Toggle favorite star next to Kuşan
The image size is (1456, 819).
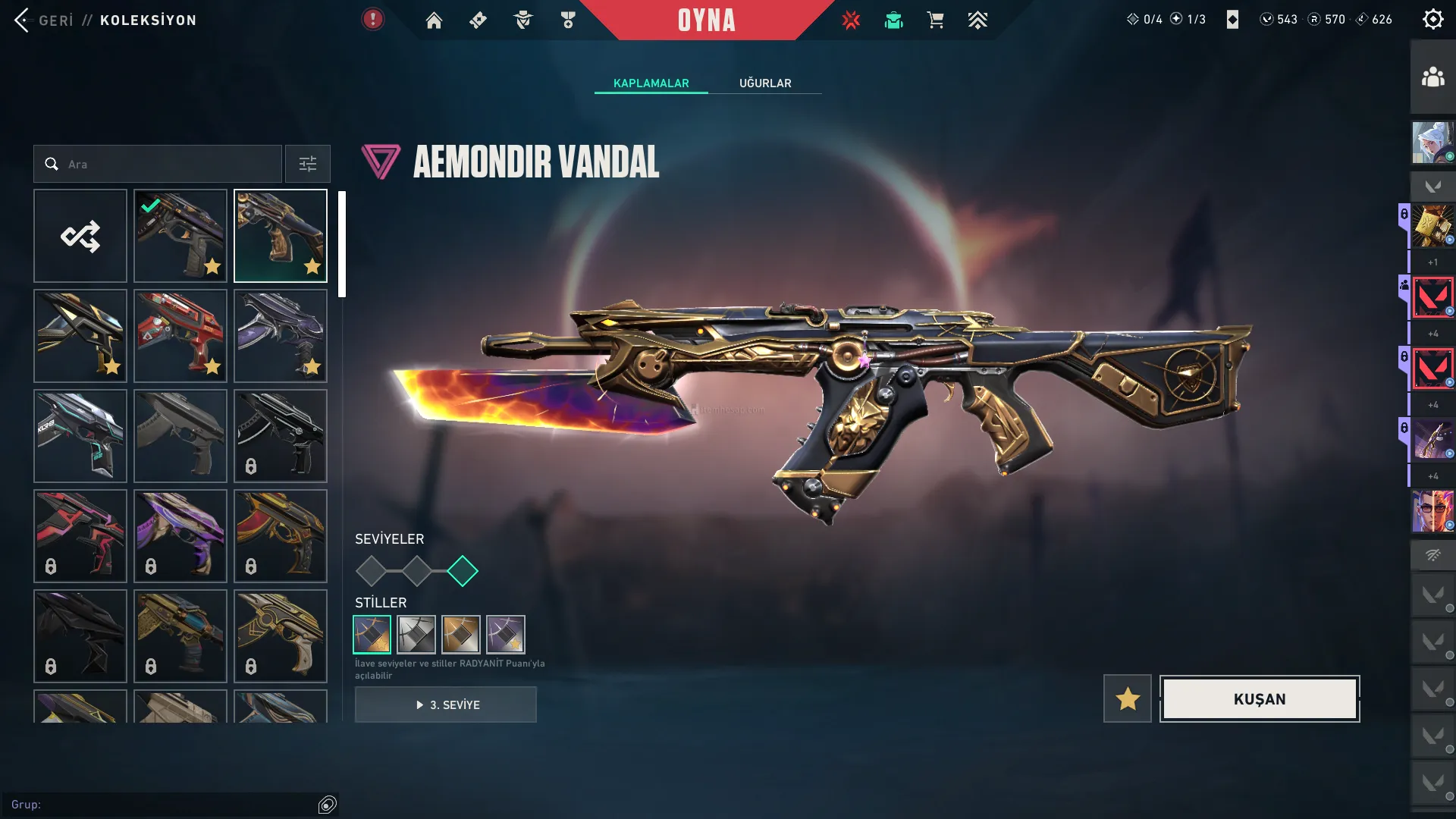(x=1127, y=699)
